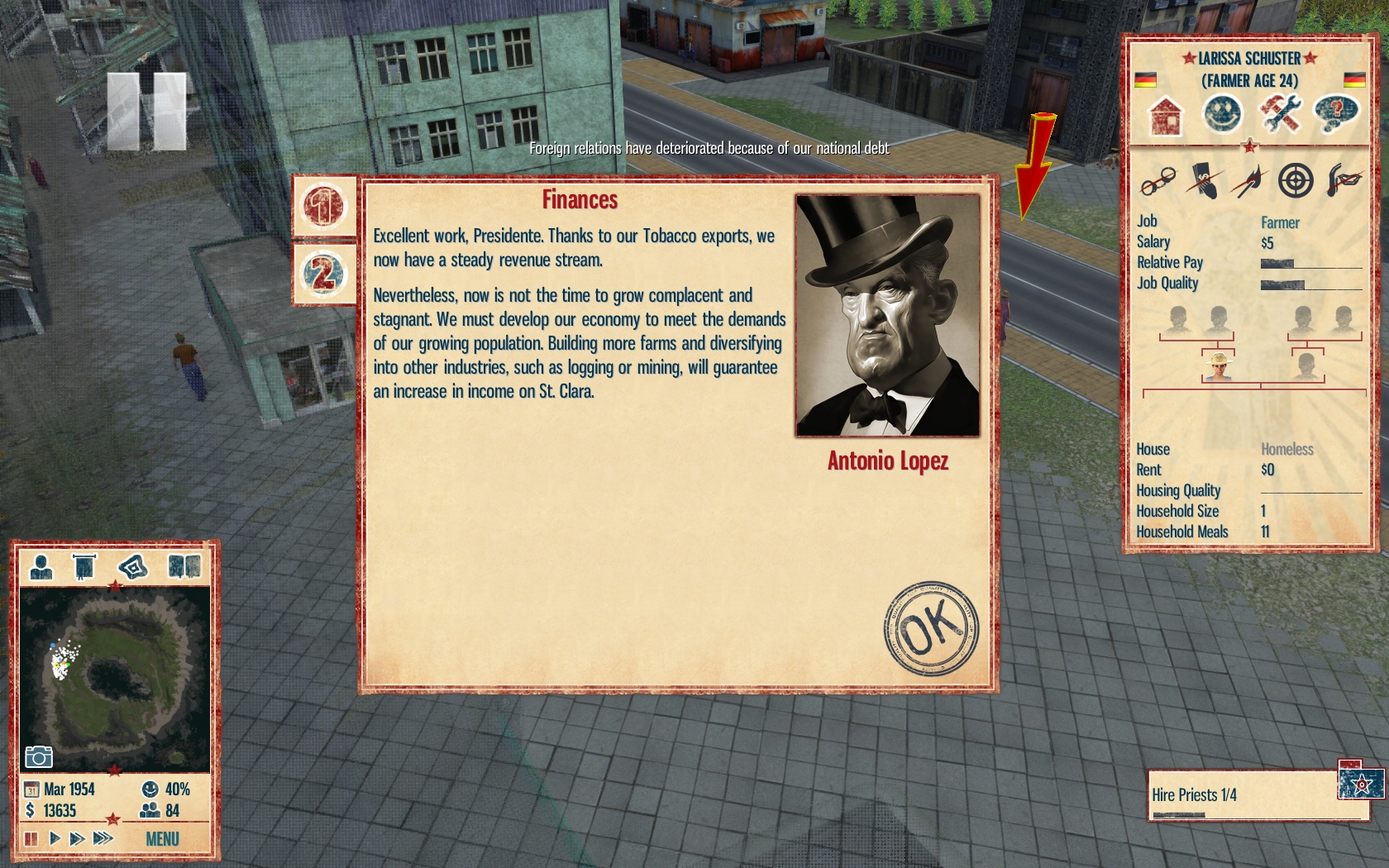The height and width of the screenshot is (868, 1389).
Task: Pause the game with the red pause button
Action: 31,839
